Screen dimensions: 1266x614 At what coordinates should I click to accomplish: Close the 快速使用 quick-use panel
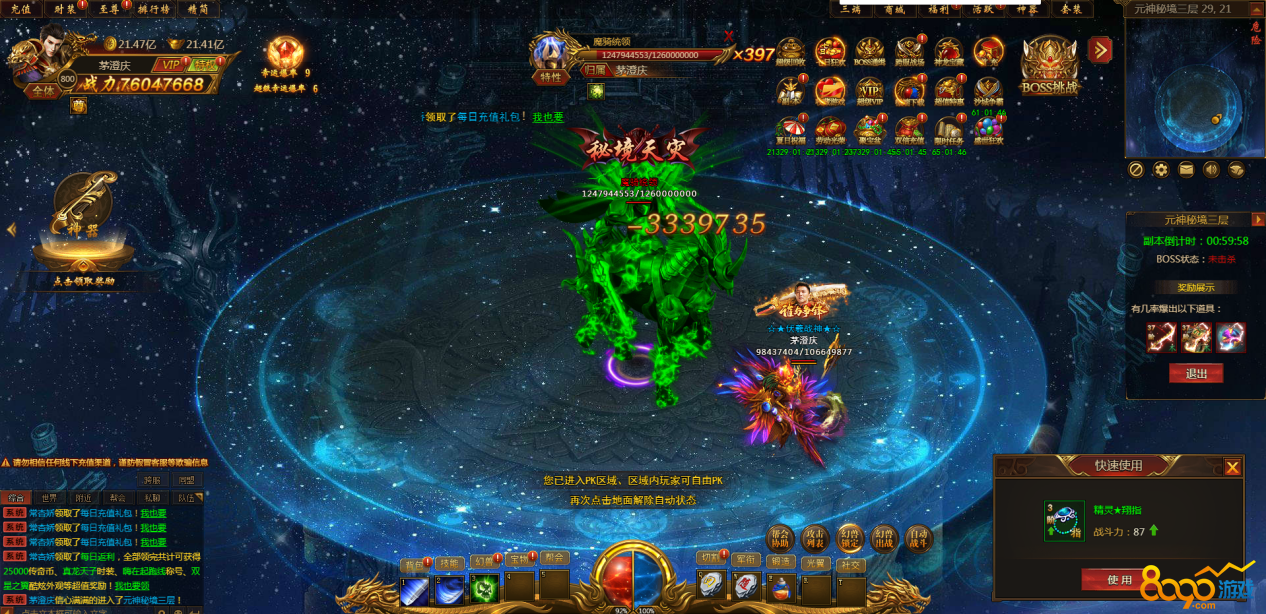1232,467
